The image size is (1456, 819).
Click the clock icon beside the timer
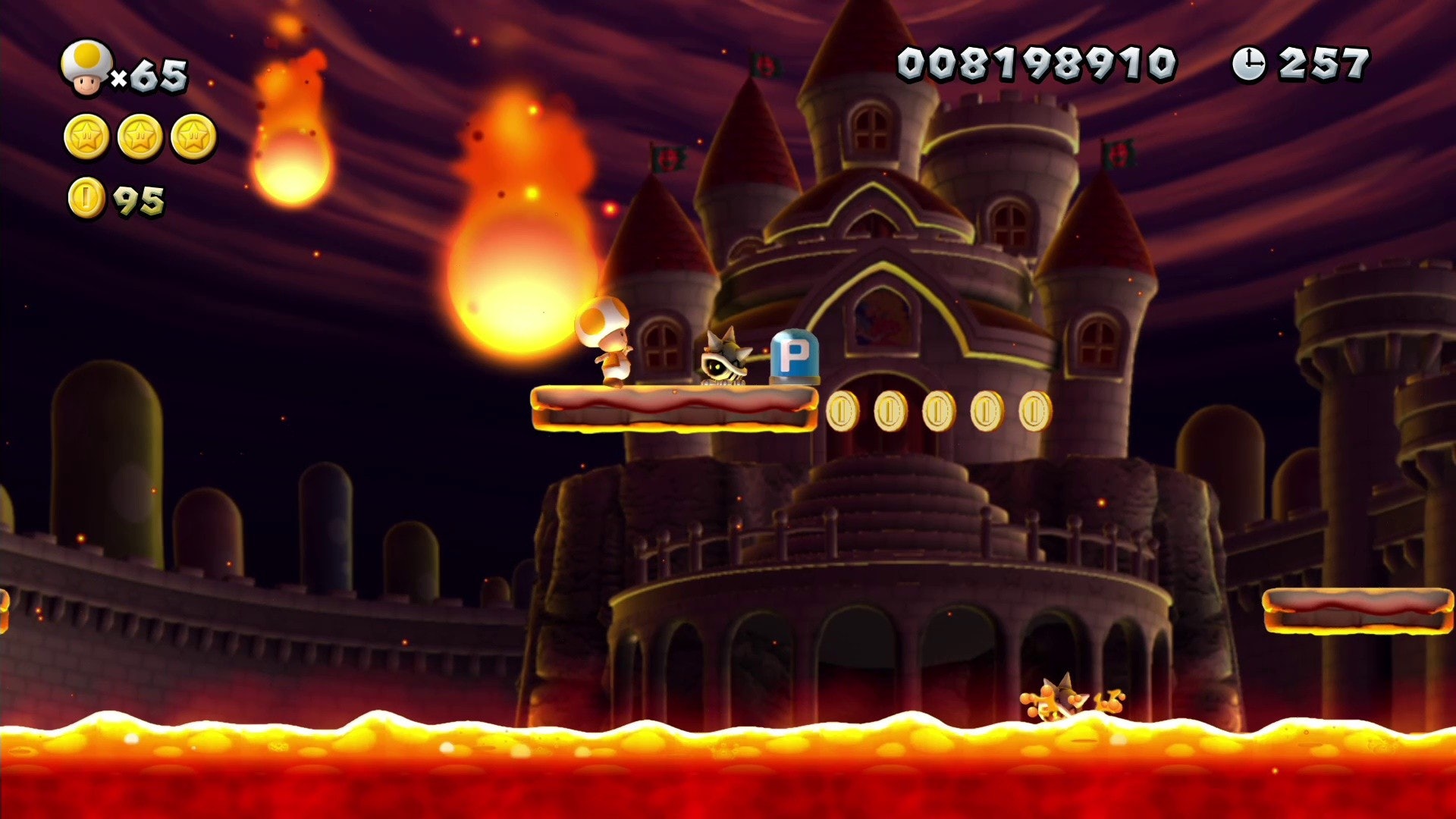[x=1250, y=64]
